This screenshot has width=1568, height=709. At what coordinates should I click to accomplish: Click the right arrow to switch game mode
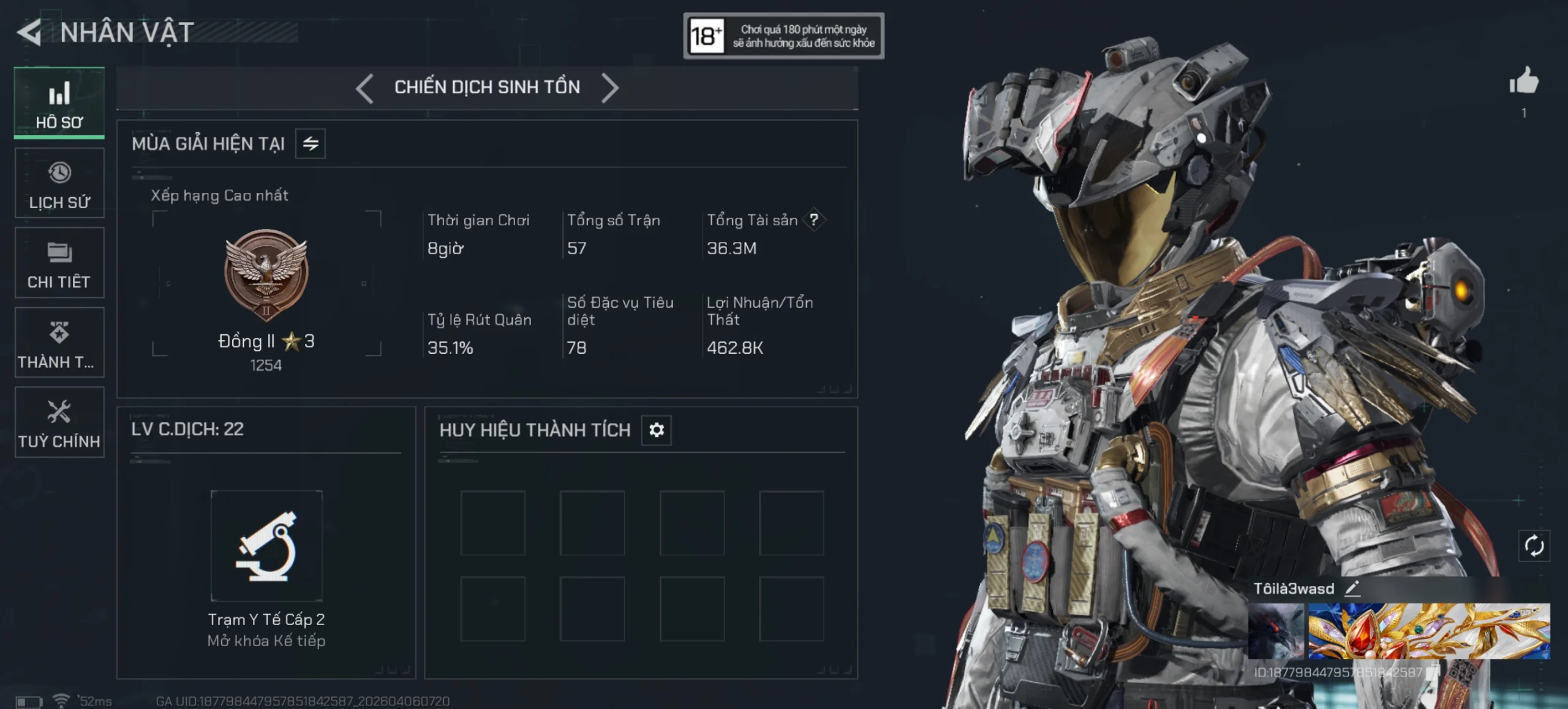(x=610, y=87)
